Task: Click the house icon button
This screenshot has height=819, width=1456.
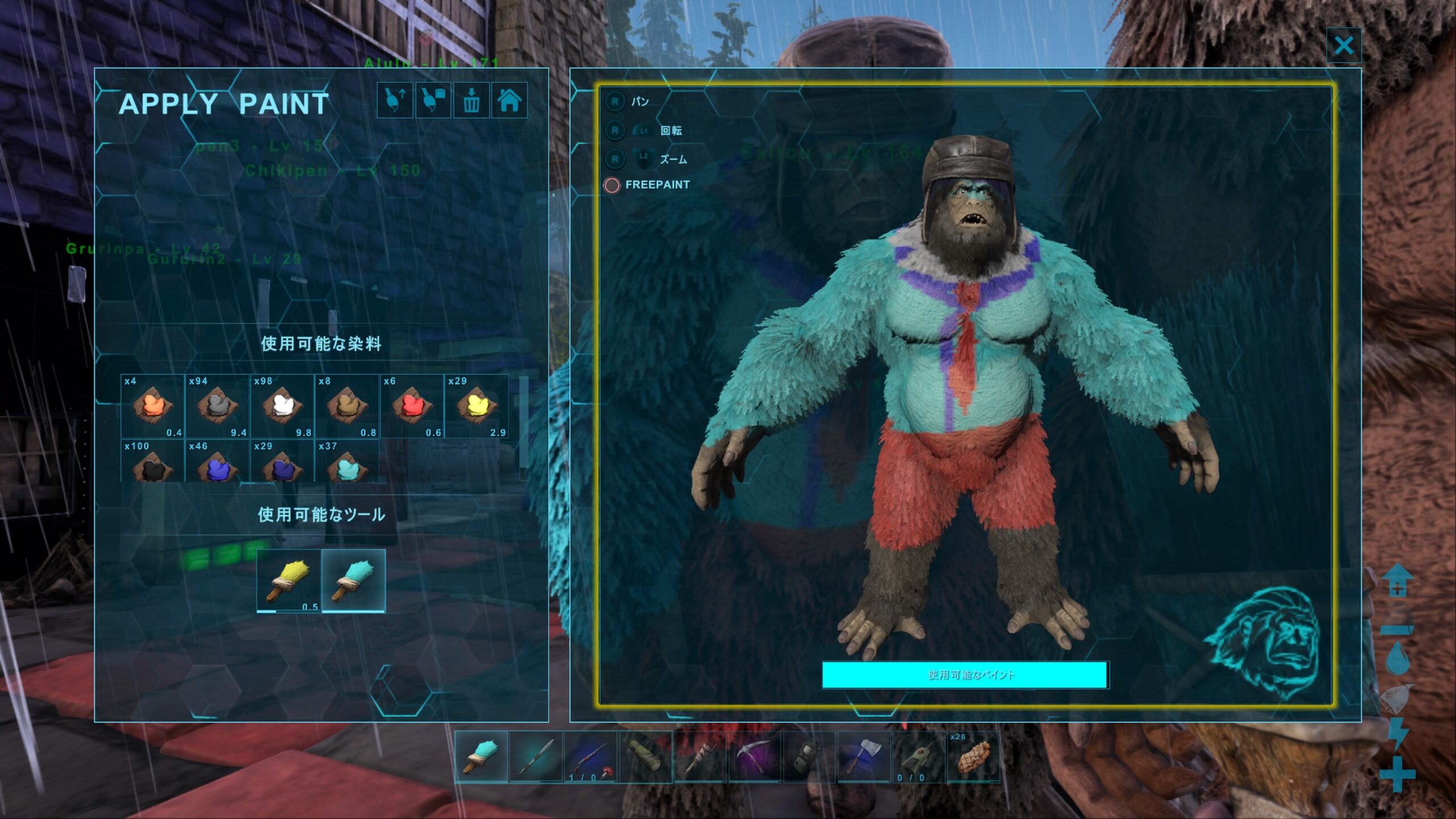Action: (509, 101)
